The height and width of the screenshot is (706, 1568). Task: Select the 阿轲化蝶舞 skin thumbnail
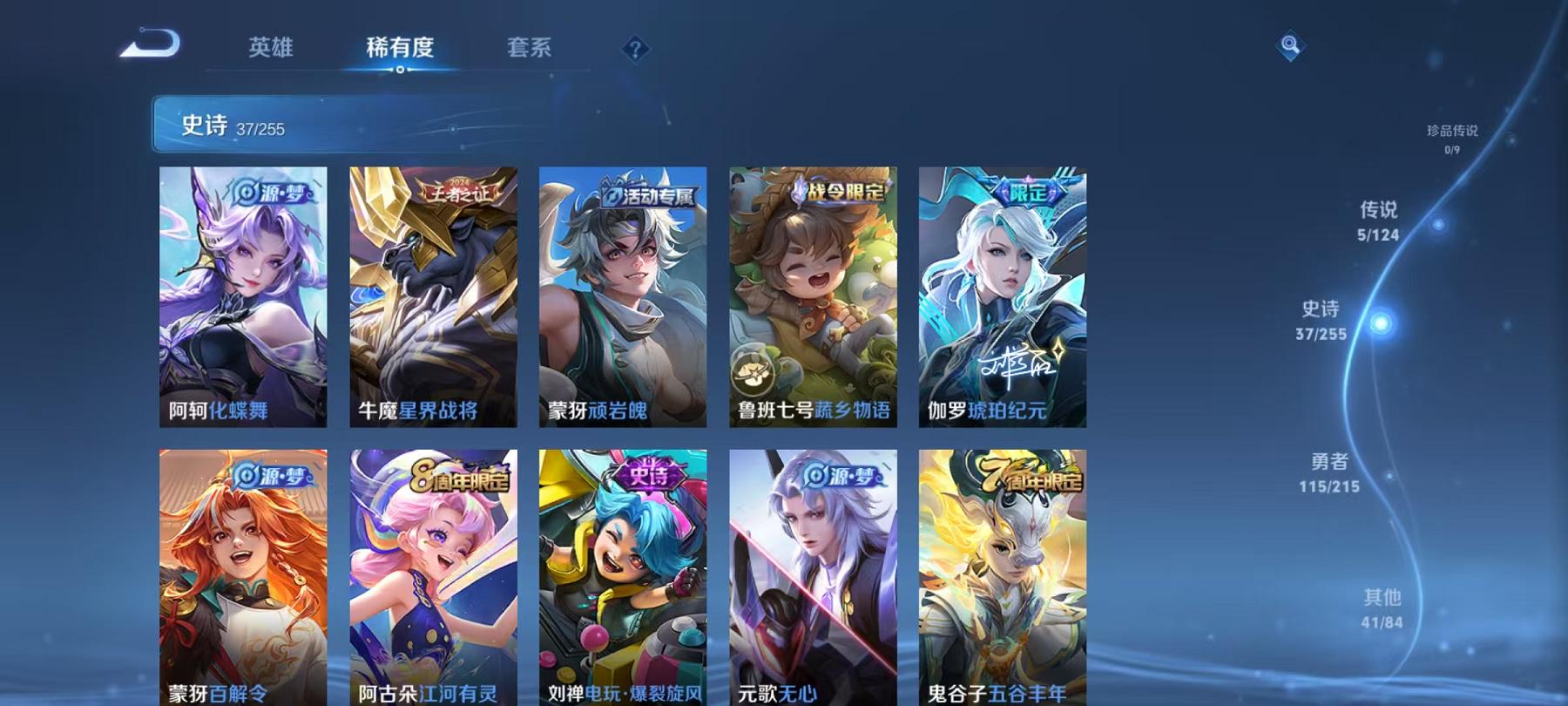tap(245, 296)
